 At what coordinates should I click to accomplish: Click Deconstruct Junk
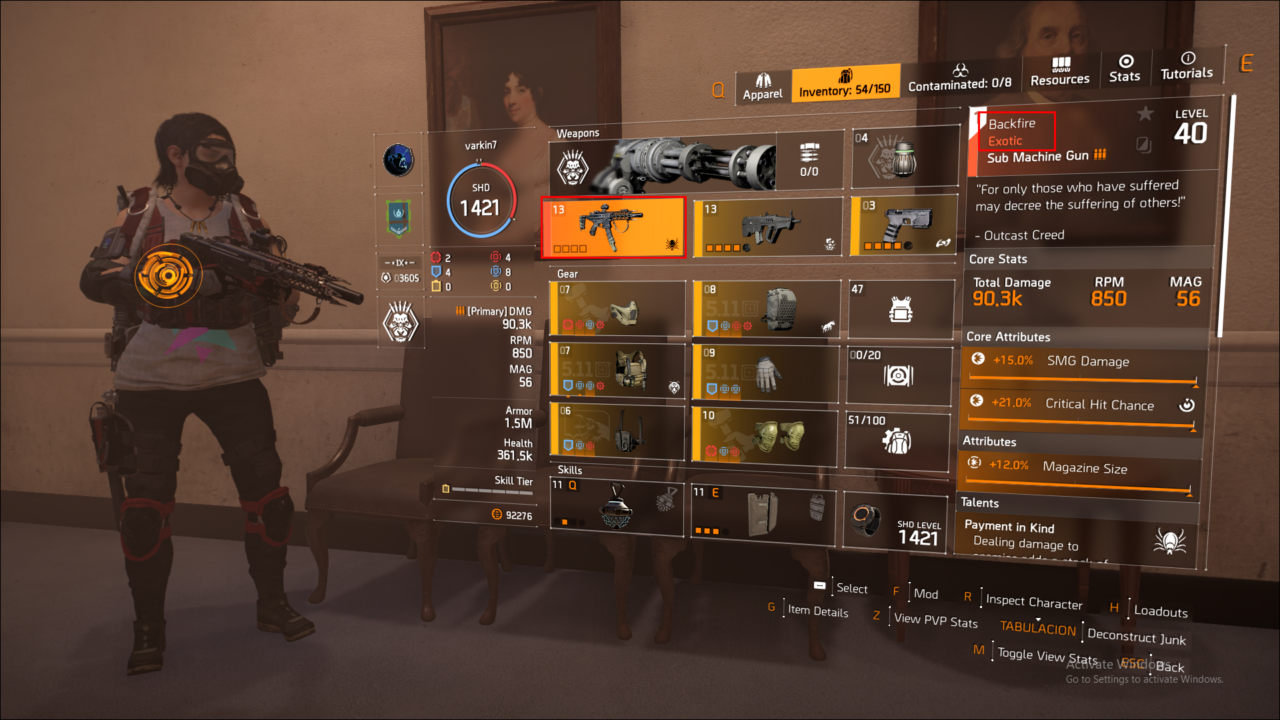pyautogui.click(x=1137, y=637)
